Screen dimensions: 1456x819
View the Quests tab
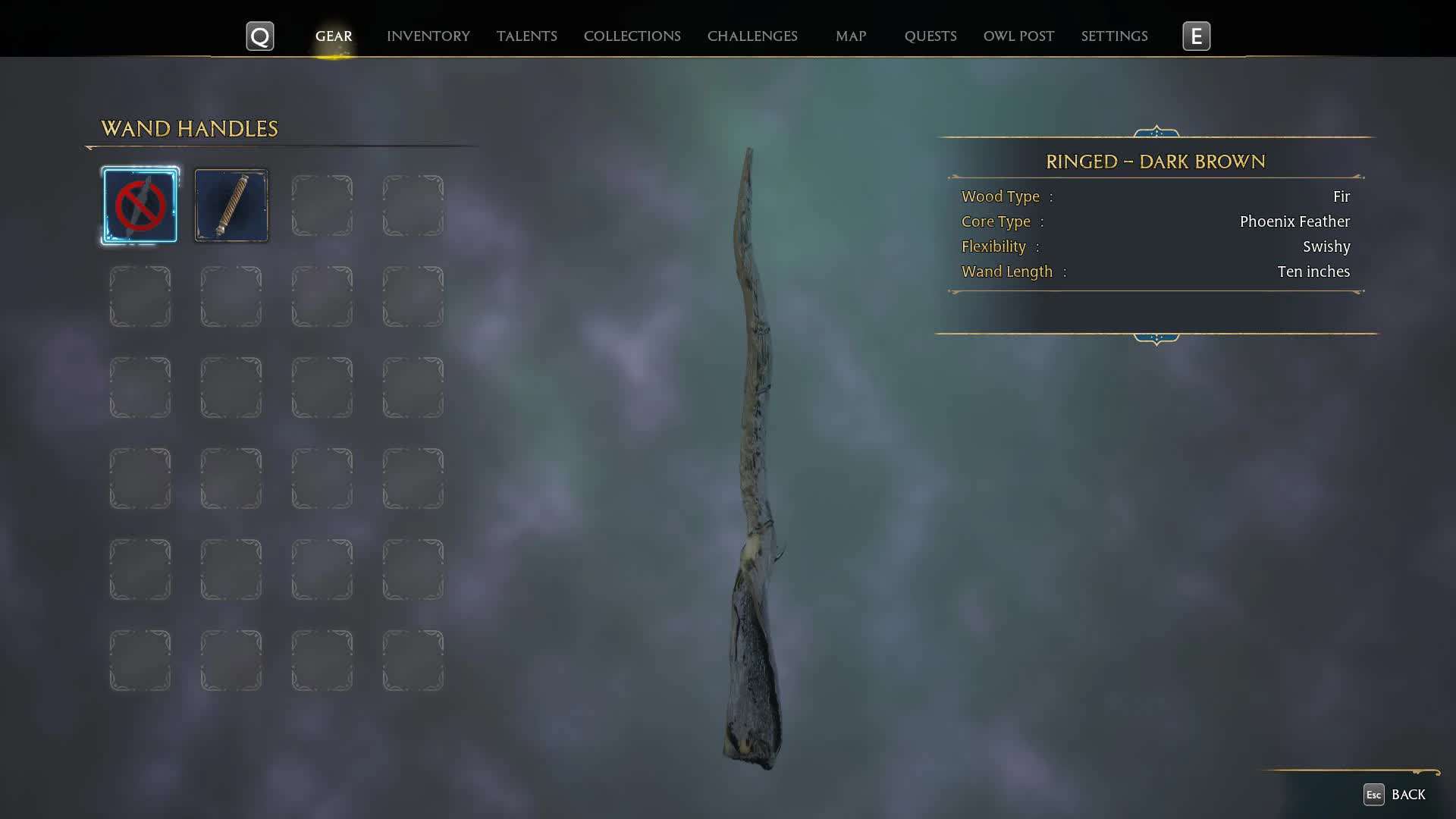click(x=930, y=36)
